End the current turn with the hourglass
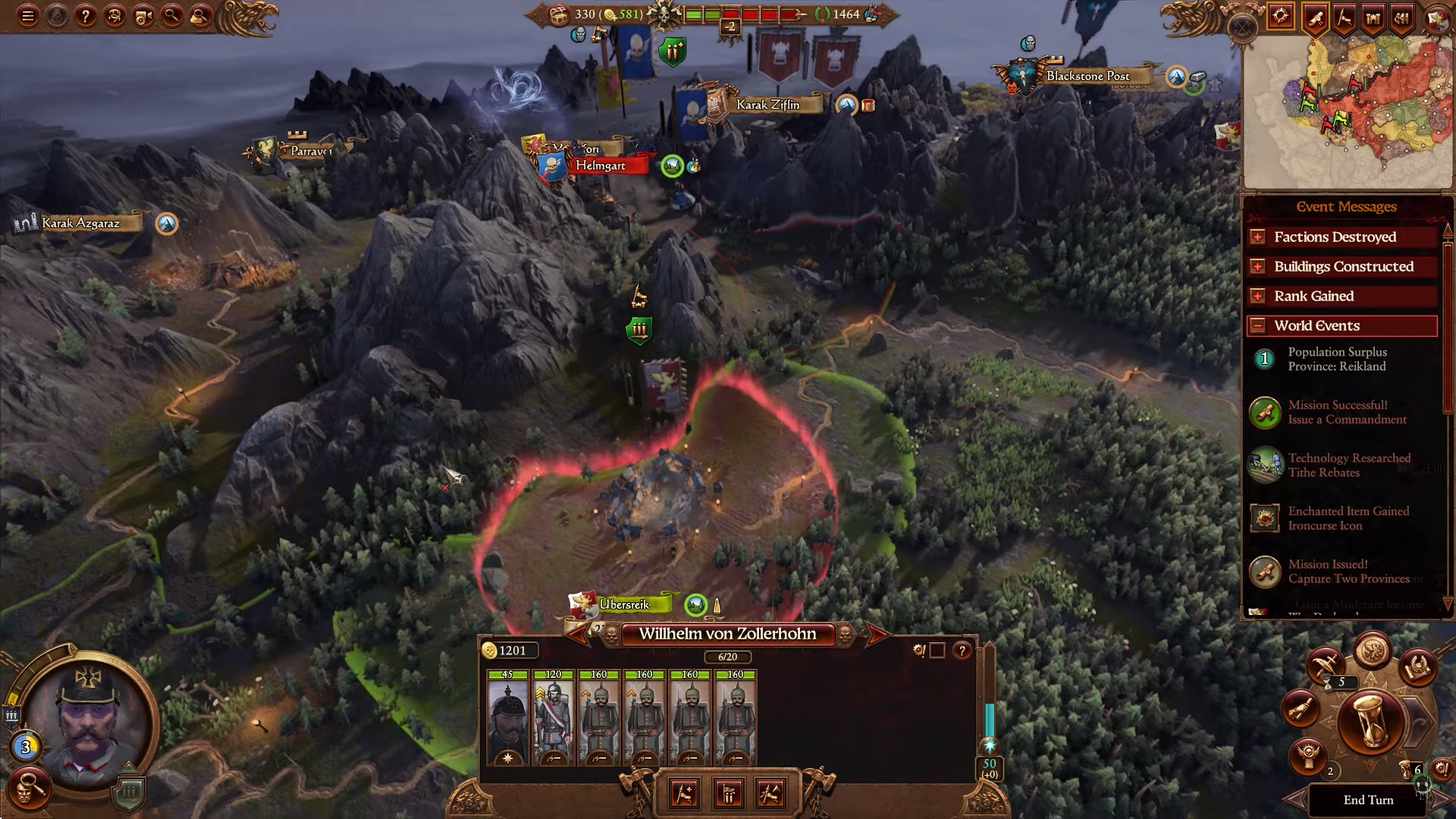Image resolution: width=1456 pixels, height=819 pixels. click(x=1370, y=724)
